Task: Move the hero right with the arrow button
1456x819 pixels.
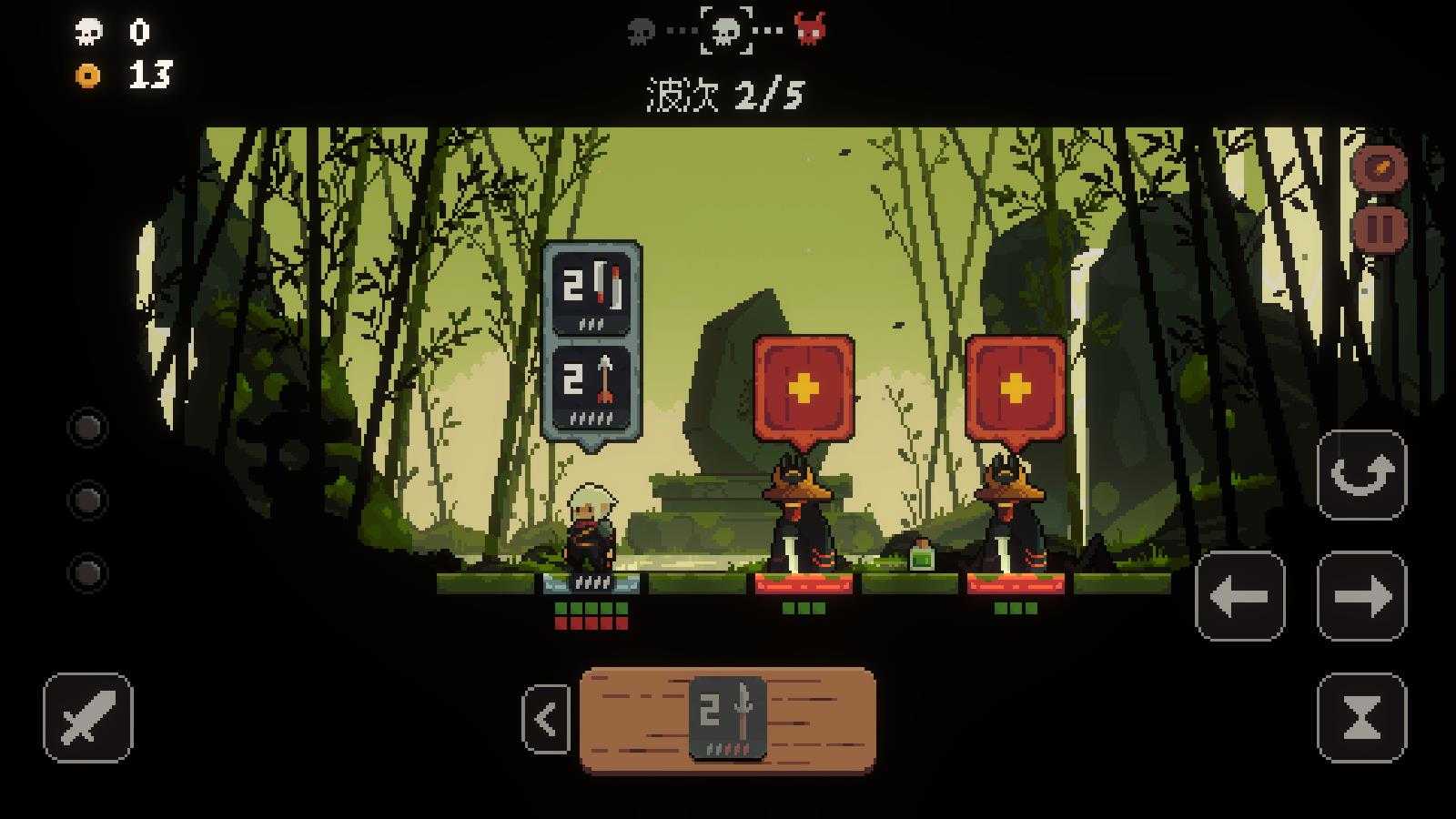Action: point(1361,596)
